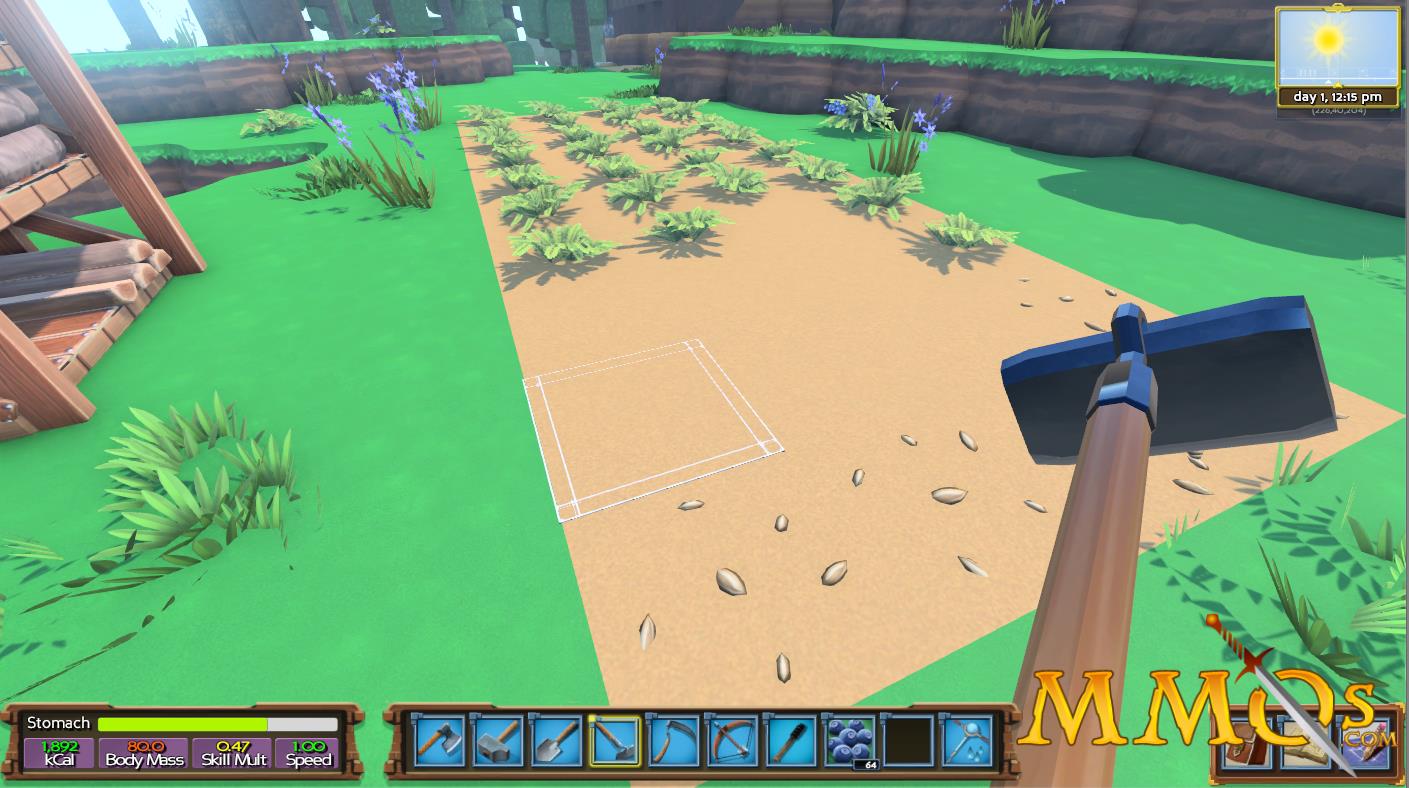Select the axe in the hotbar
The height and width of the screenshot is (788, 1409).
[440, 741]
